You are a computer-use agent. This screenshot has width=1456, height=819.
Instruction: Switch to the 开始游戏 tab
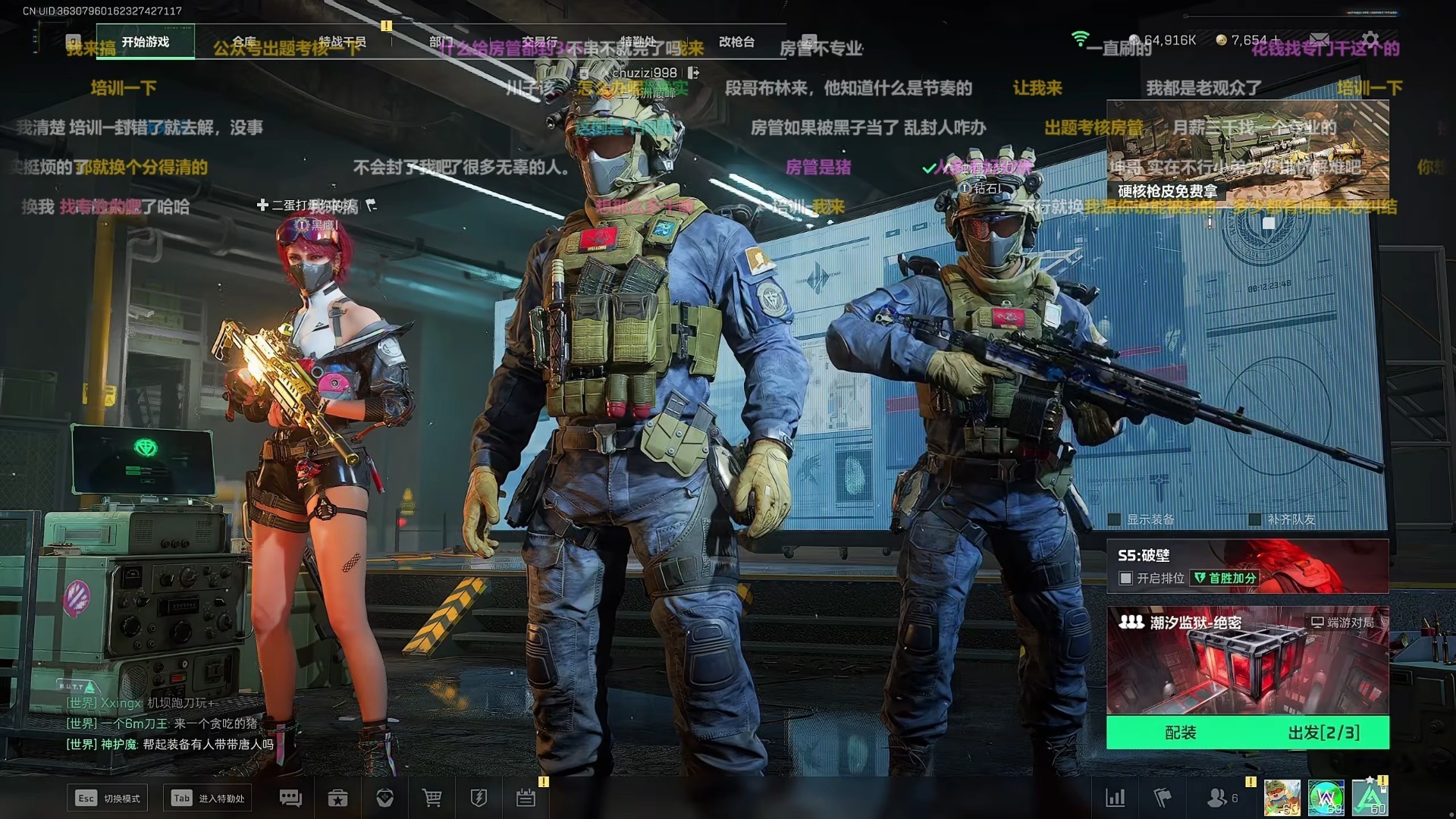(x=145, y=42)
